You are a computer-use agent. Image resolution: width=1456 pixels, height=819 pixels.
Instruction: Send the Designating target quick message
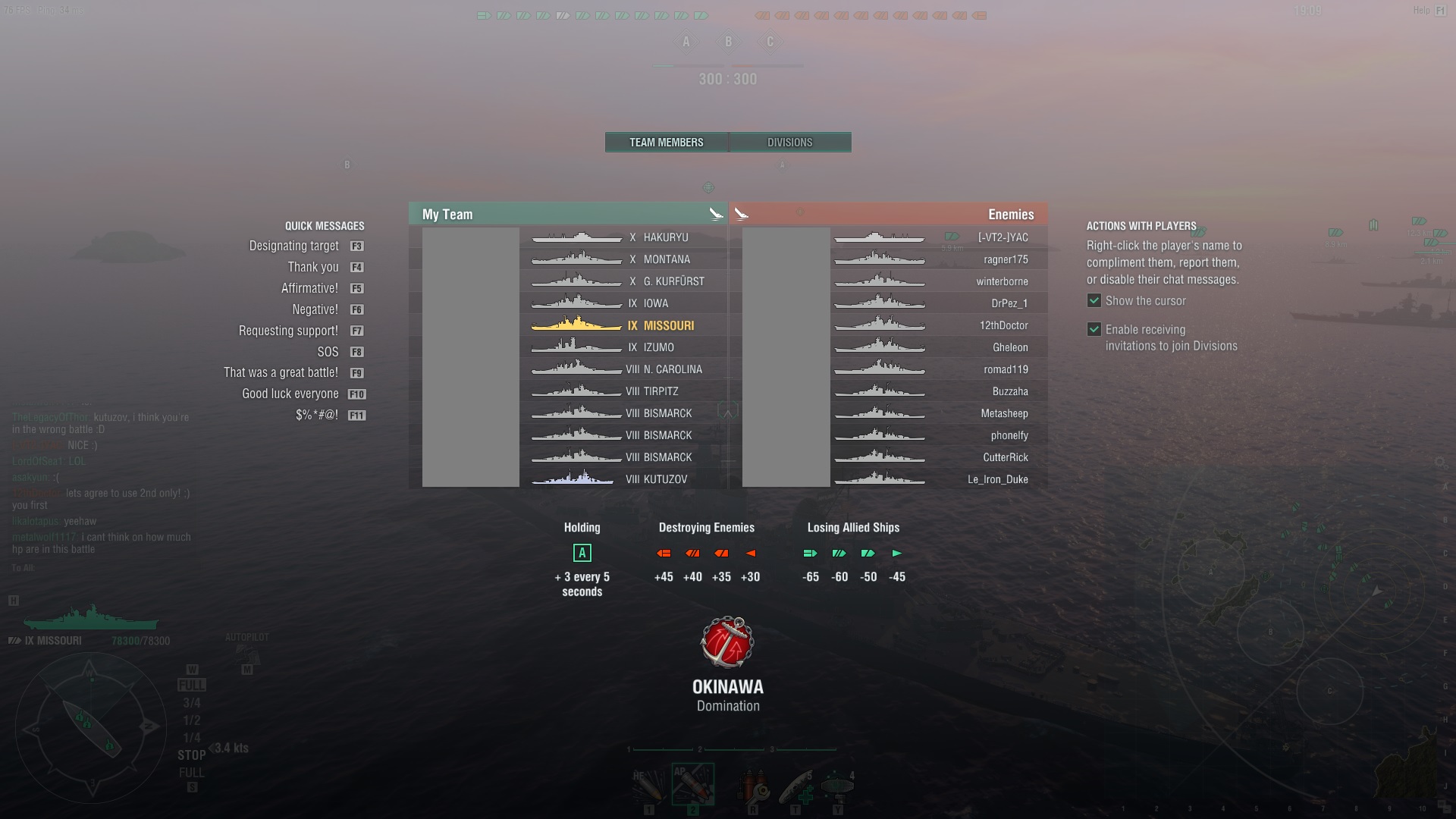point(294,246)
